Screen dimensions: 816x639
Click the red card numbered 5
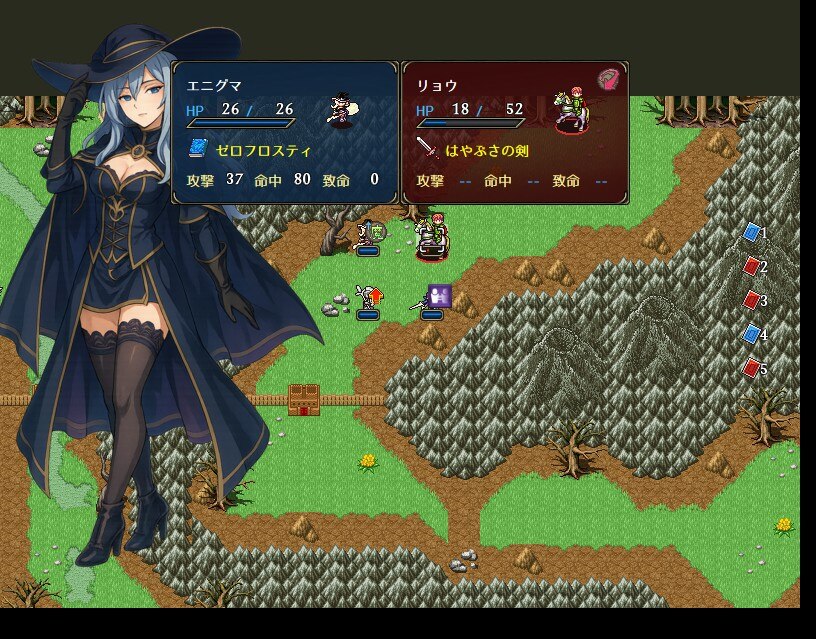point(752,368)
